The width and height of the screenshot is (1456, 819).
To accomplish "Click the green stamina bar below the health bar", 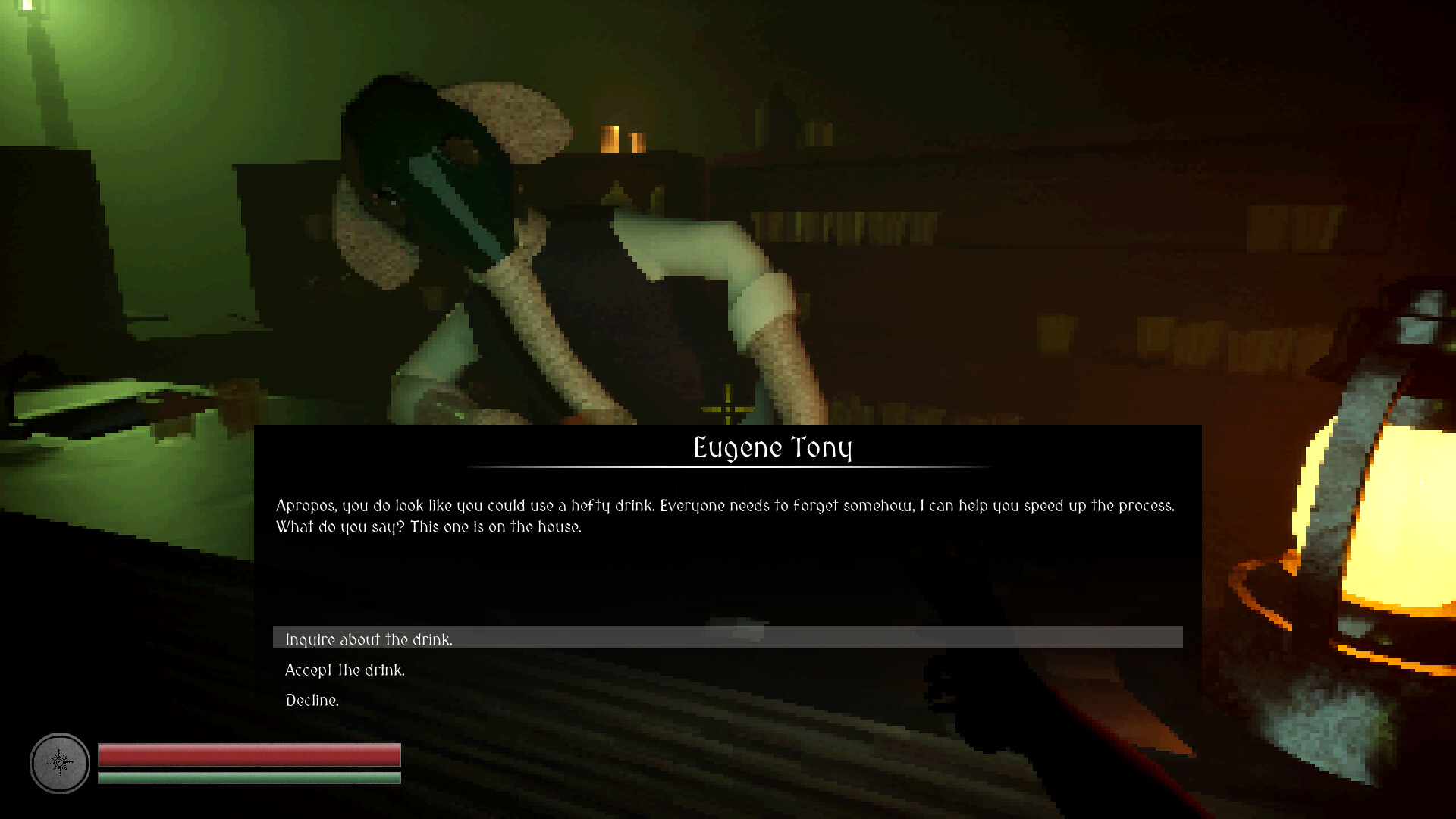I will click(250, 778).
